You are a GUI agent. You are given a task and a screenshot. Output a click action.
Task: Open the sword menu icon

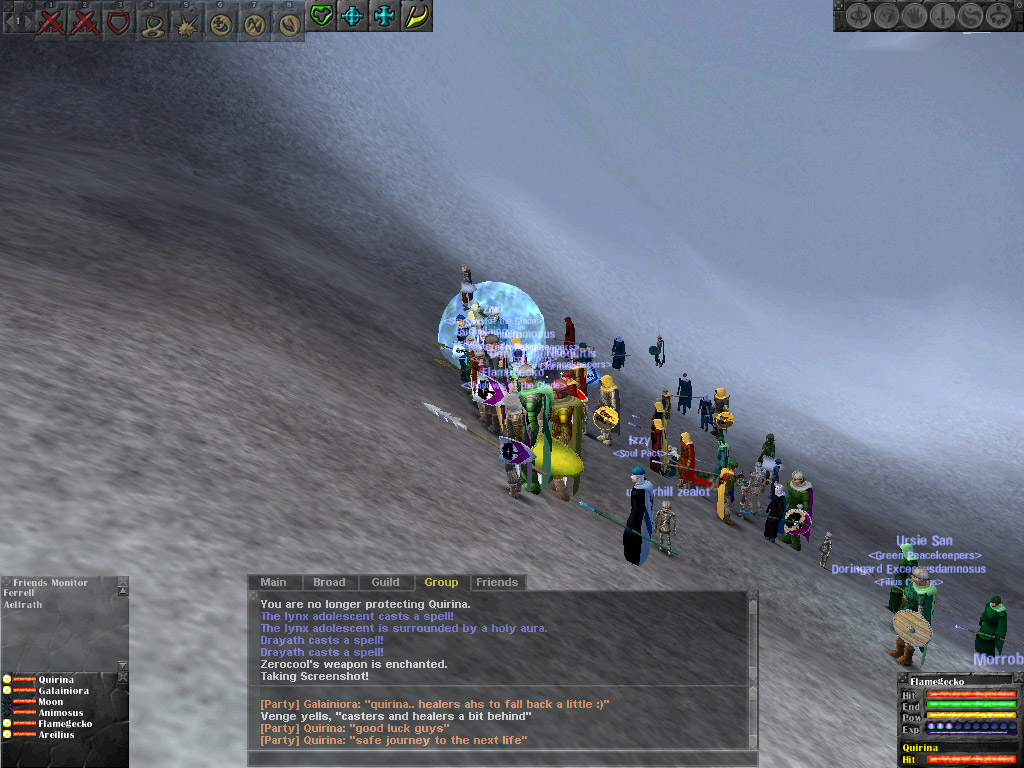(942, 16)
